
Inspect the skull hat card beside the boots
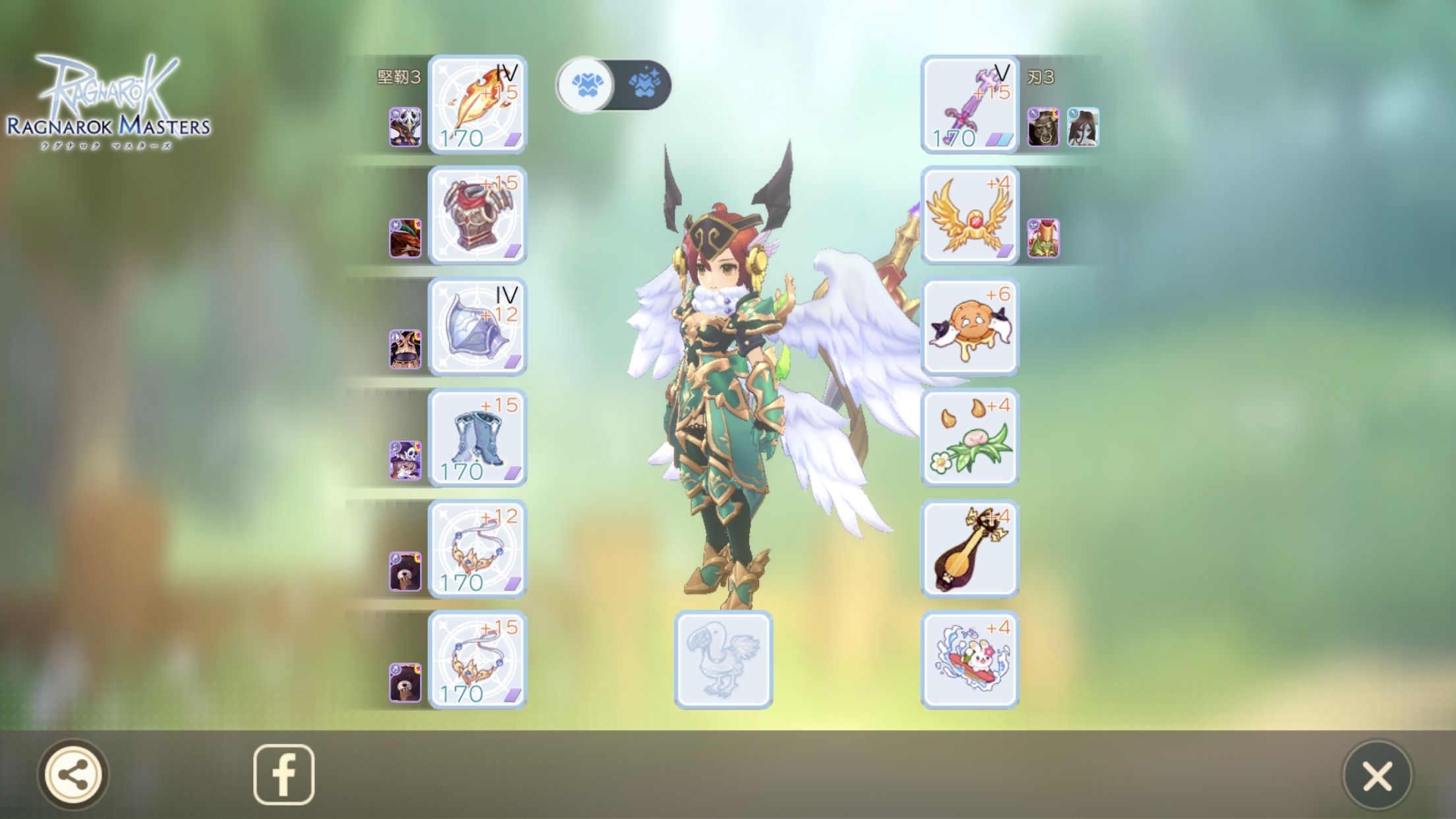coord(405,460)
